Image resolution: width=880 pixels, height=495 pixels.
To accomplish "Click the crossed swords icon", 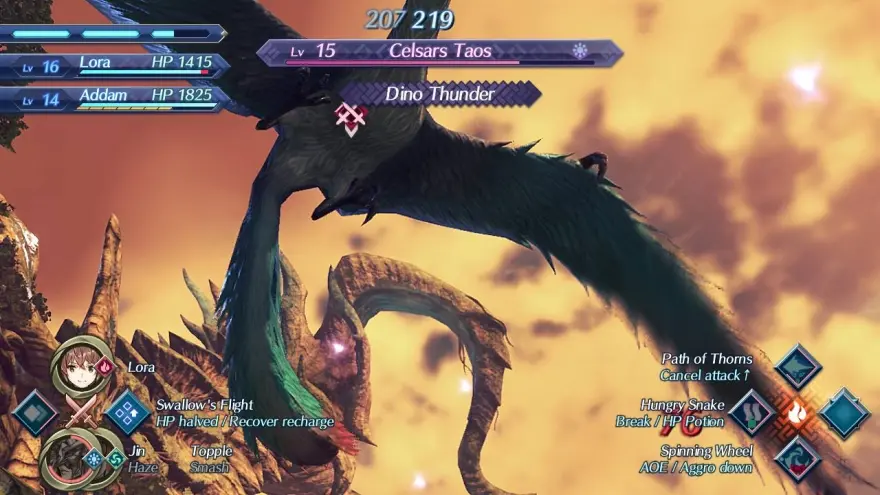I will [82, 413].
